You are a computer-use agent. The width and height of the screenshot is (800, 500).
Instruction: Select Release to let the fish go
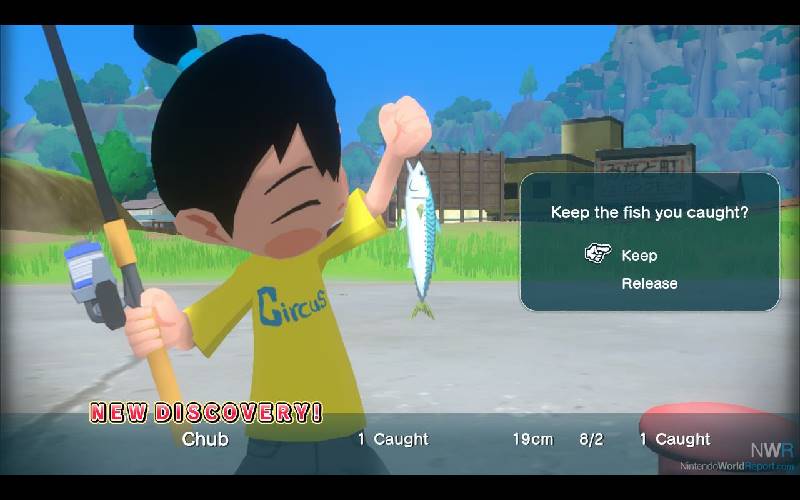click(x=649, y=284)
